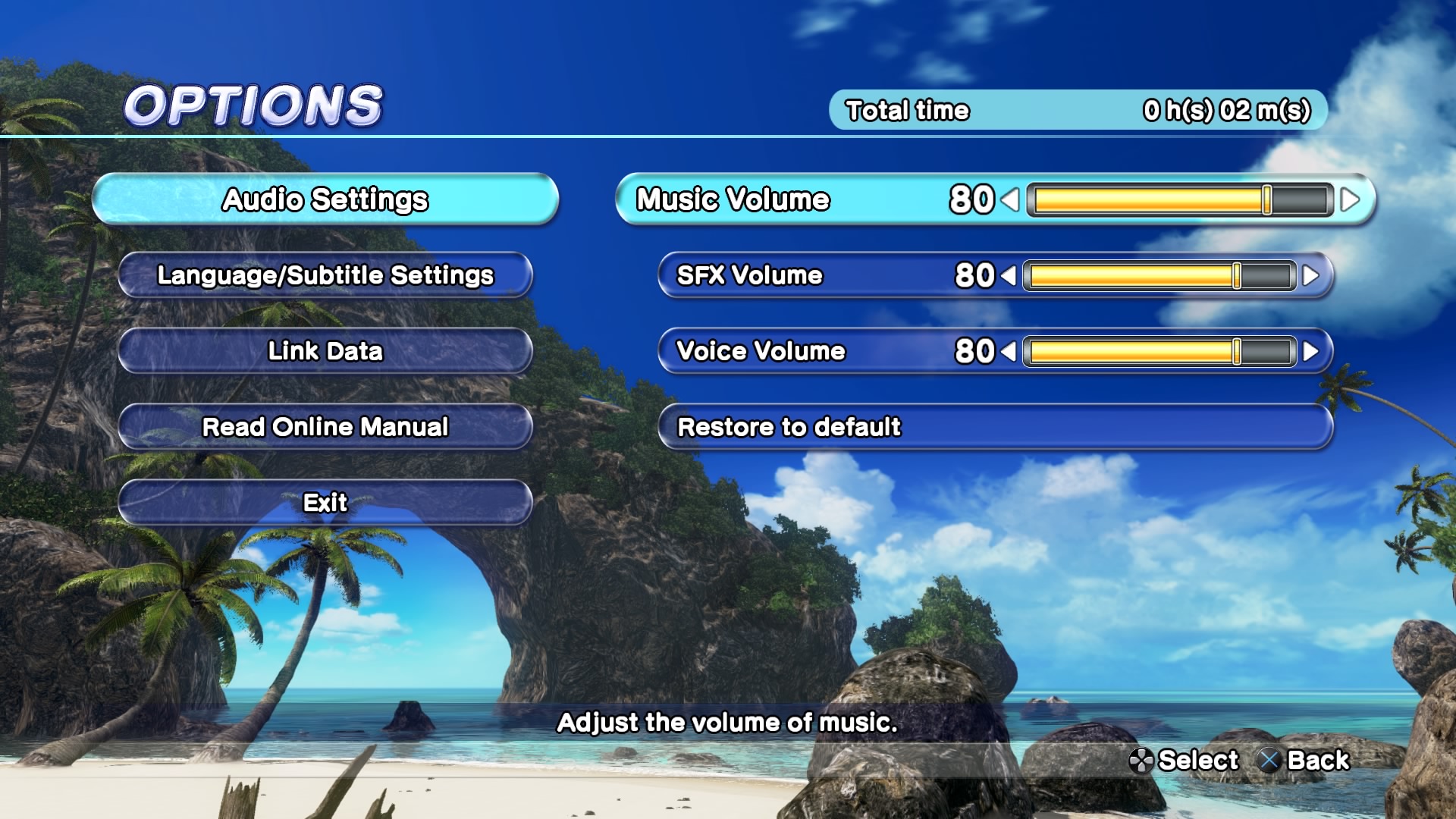Adjust the SFX Volume slider bar

tap(1159, 276)
